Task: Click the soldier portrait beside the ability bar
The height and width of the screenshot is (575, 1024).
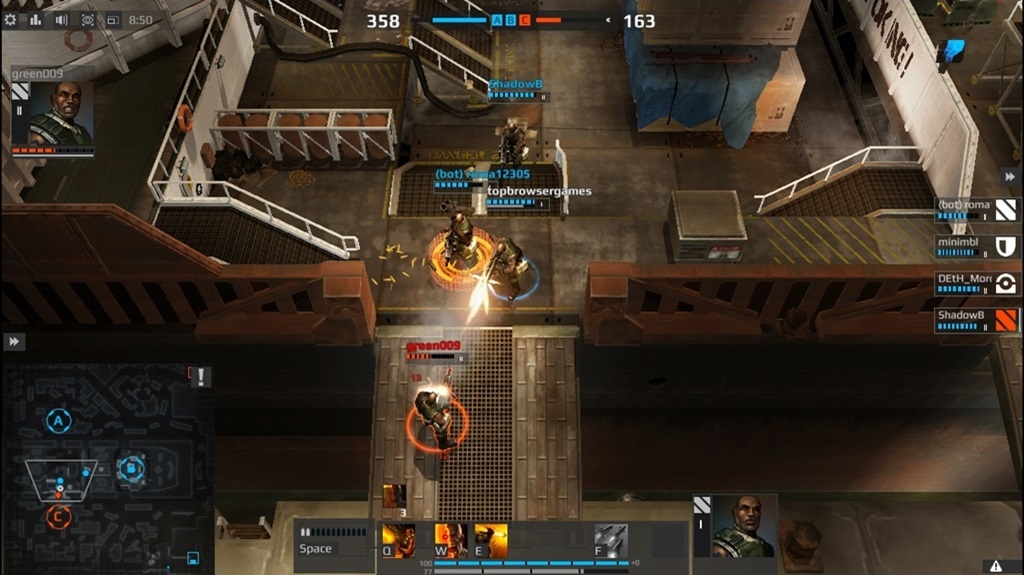Action: pyautogui.click(x=744, y=526)
